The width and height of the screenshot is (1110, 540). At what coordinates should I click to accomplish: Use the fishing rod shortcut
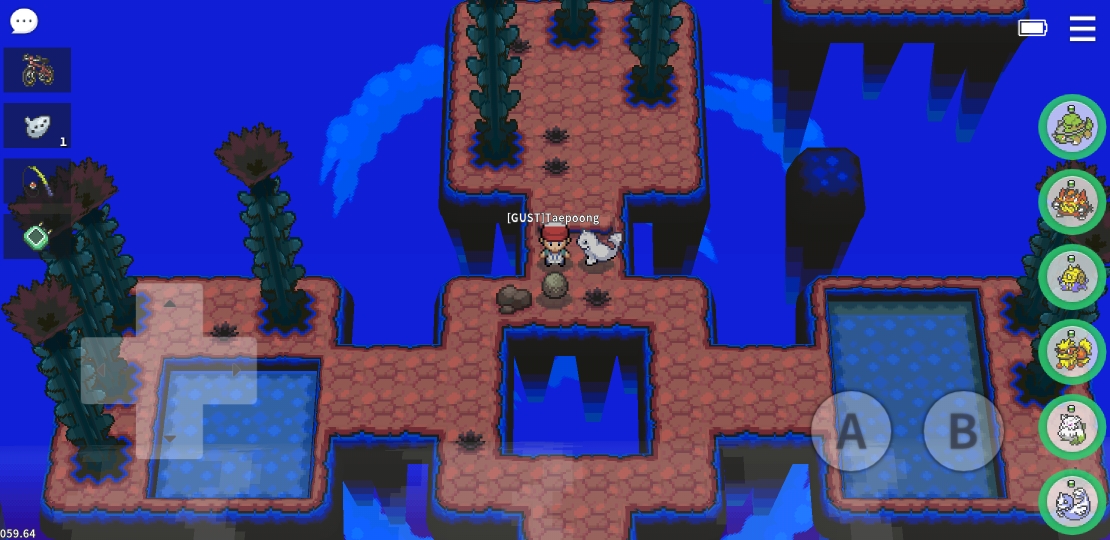37,182
